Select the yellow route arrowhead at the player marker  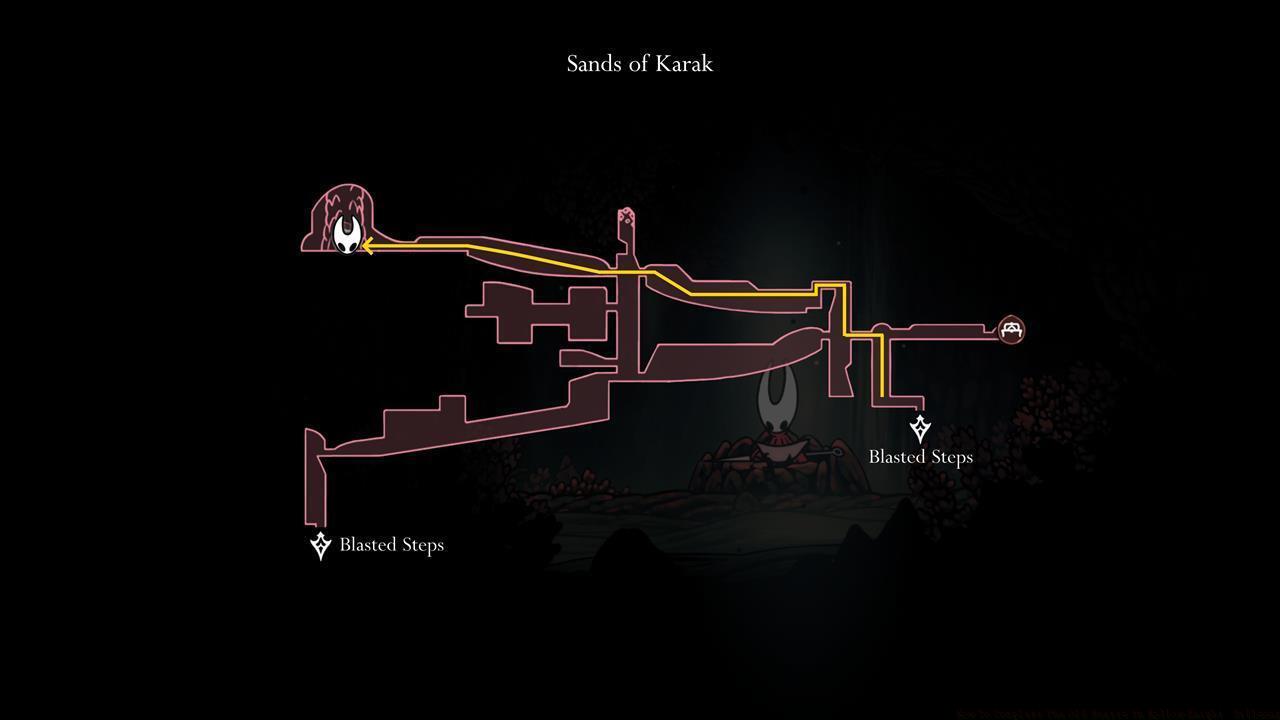tap(367, 245)
